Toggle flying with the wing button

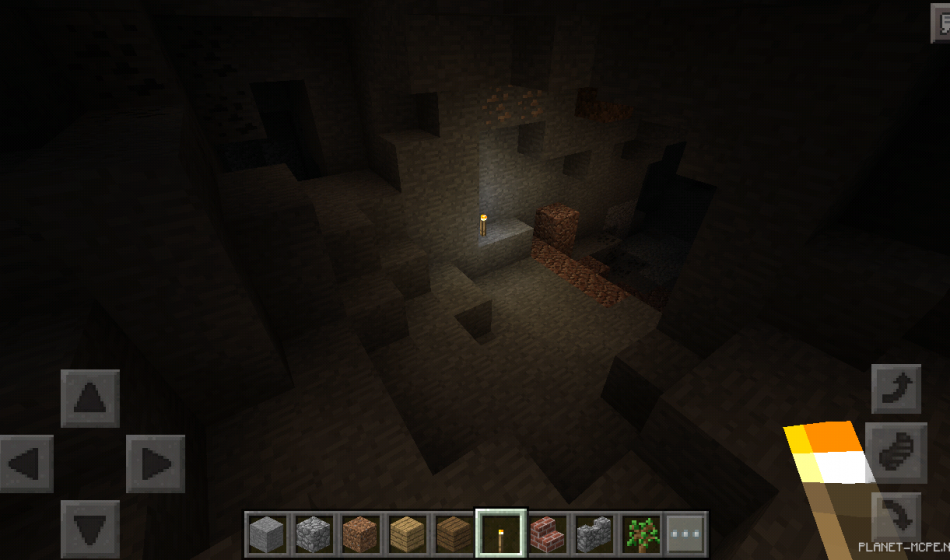pyautogui.click(x=896, y=451)
